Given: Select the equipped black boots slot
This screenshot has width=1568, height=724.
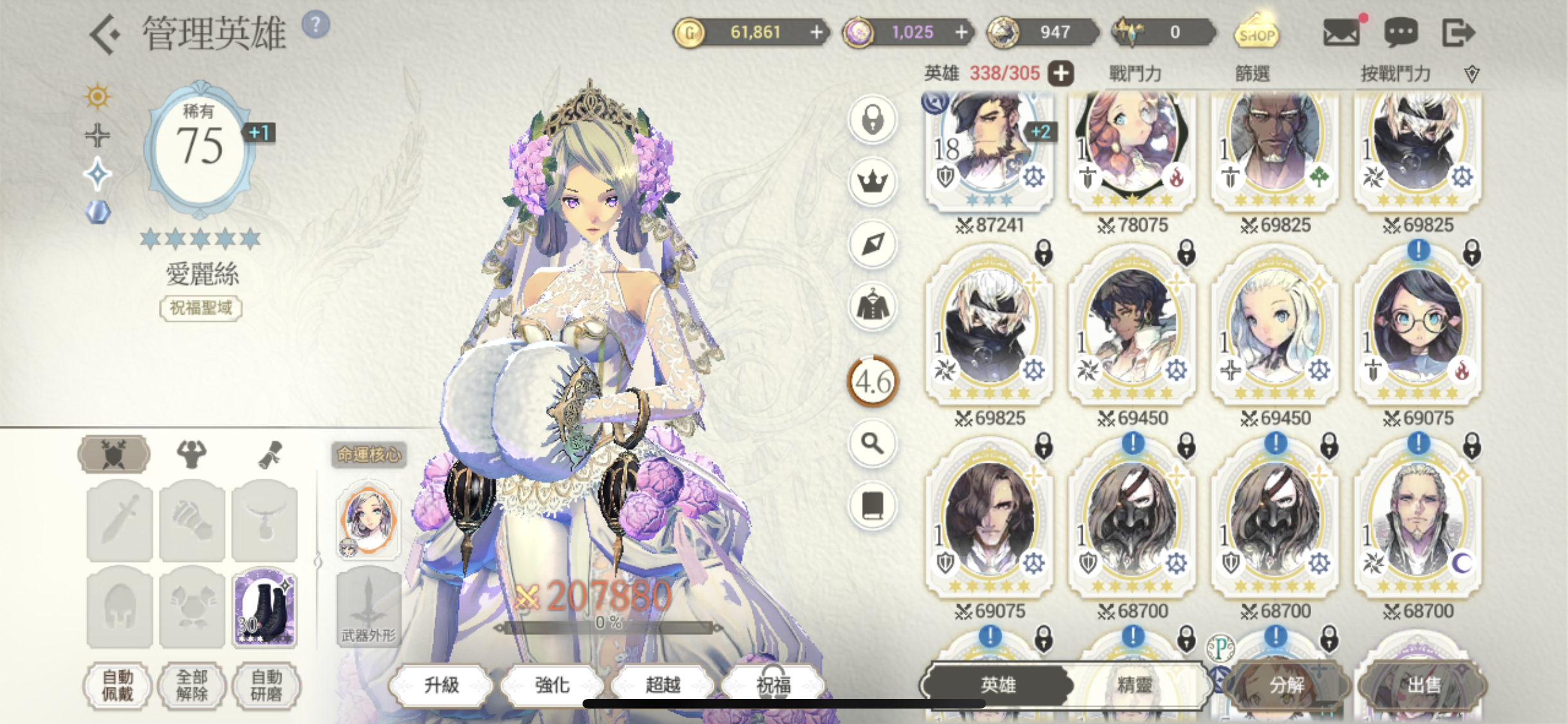Looking at the screenshot, I should coord(265,608).
